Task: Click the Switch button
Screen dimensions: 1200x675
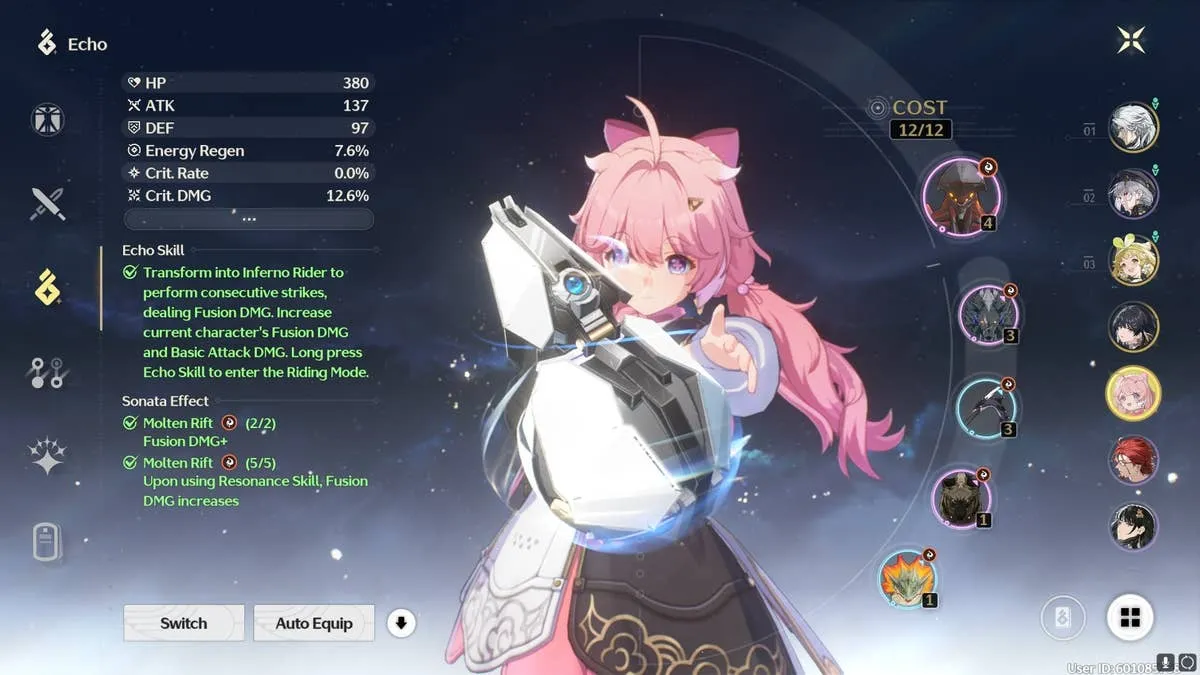Action: (184, 623)
